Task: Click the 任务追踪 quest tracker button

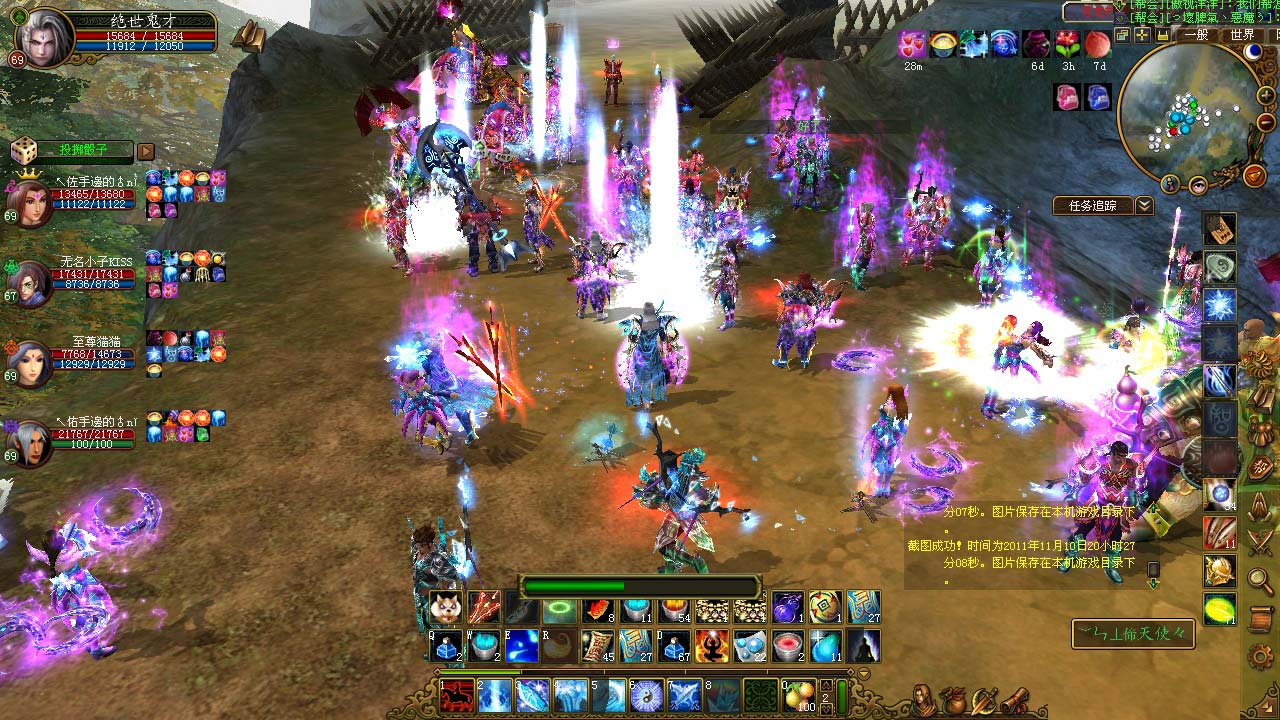Action: (1092, 206)
